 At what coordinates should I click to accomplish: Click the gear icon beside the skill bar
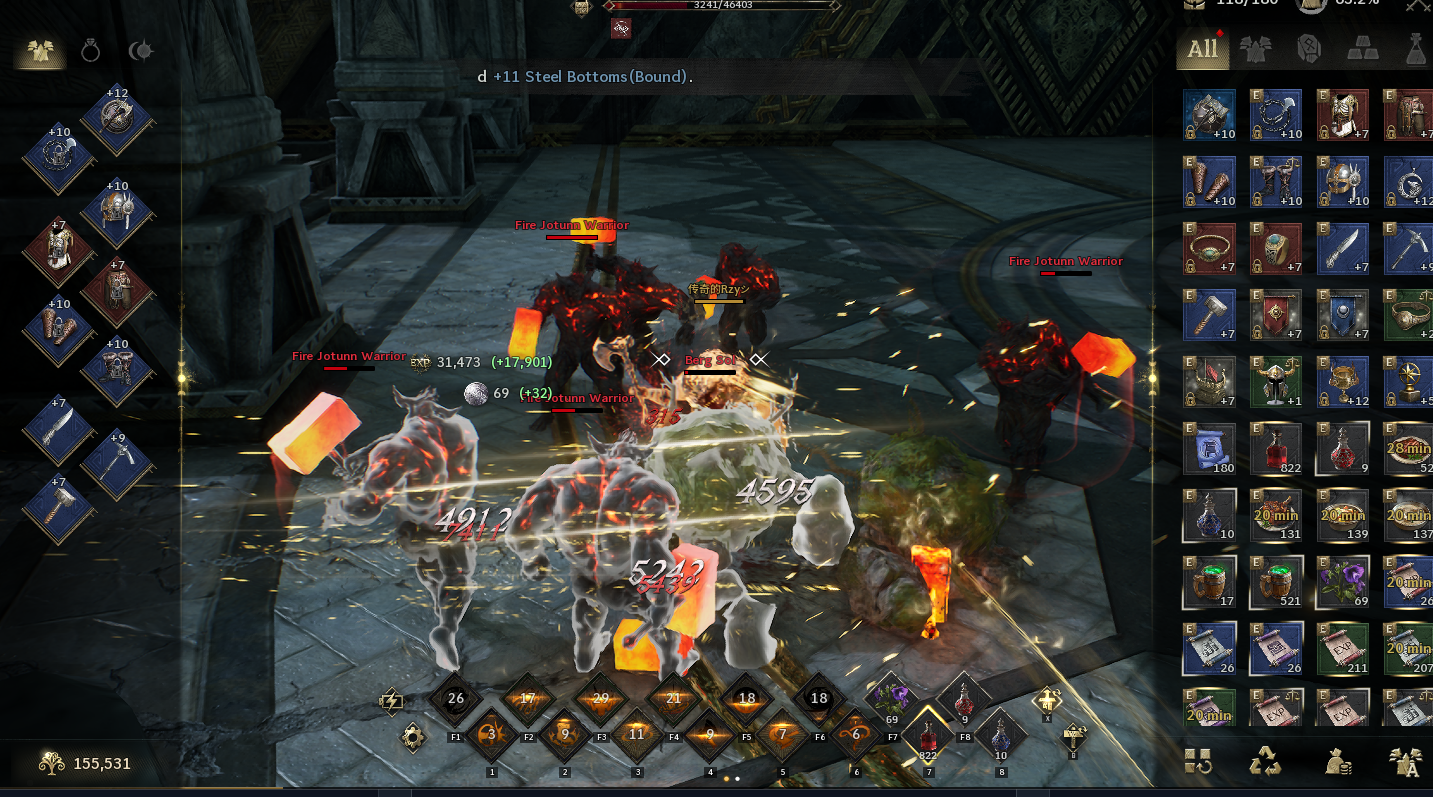click(x=413, y=739)
